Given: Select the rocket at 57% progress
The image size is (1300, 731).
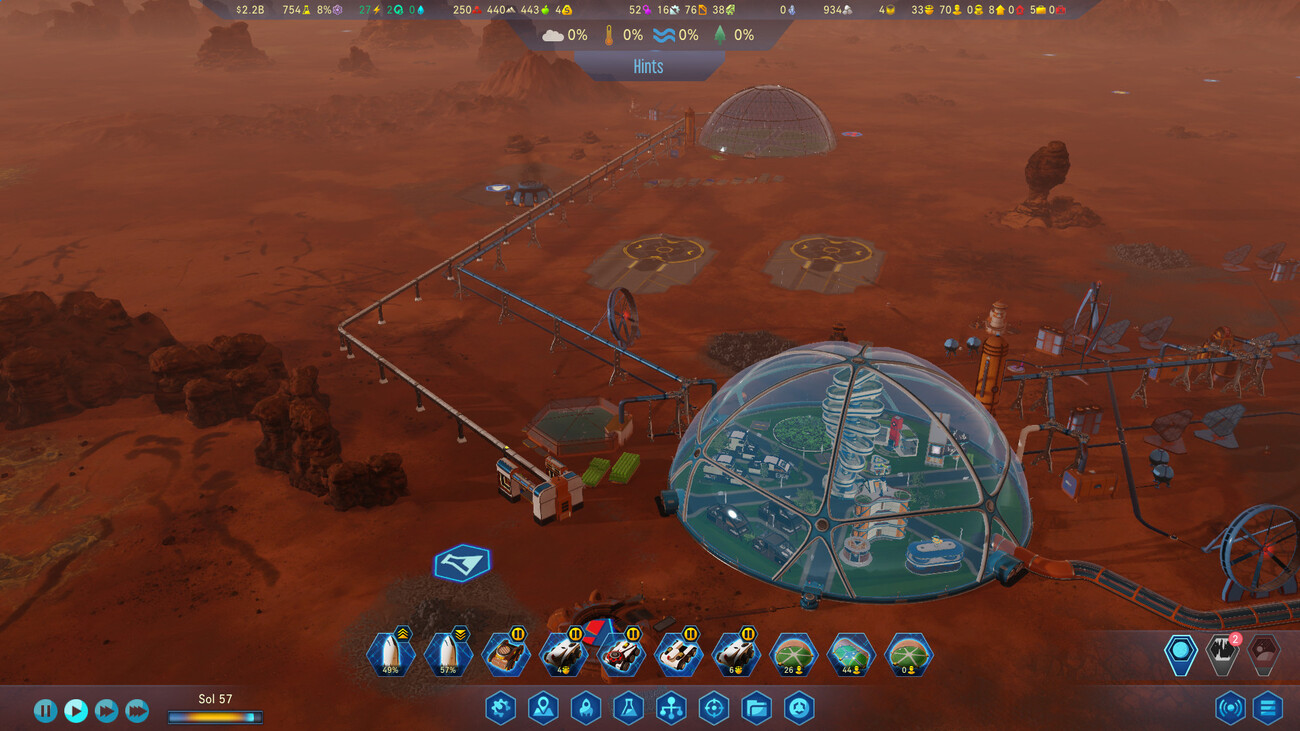Looking at the screenshot, I should (x=448, y=655).
